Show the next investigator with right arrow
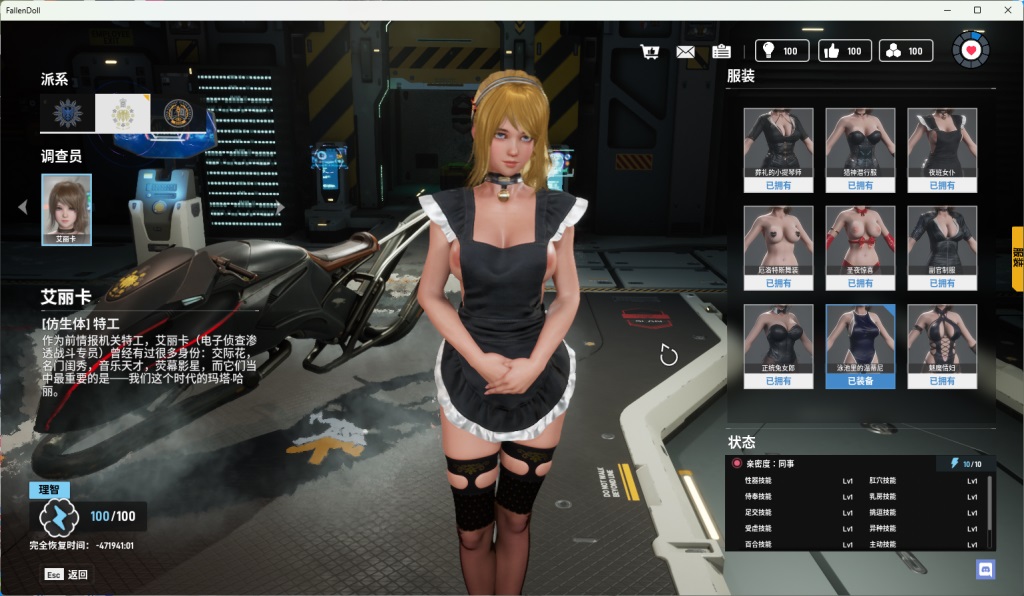 pos(280,207)
